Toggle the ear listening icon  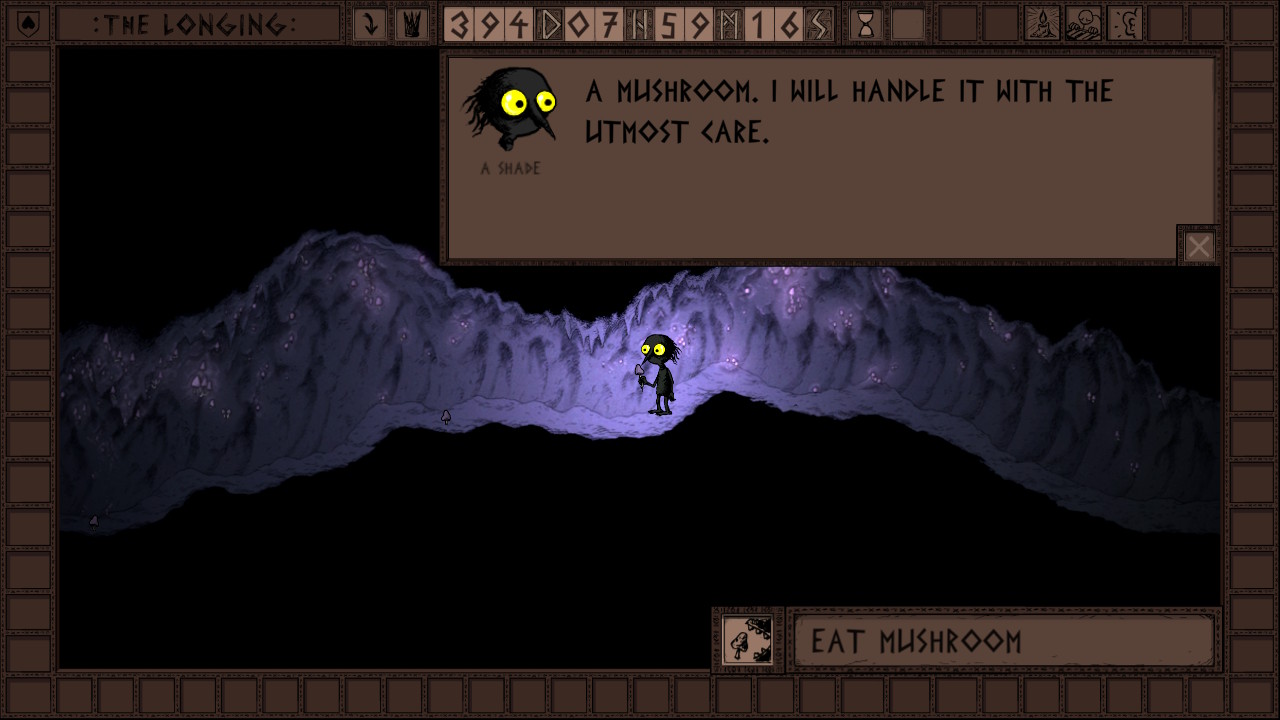[1125, 24]
